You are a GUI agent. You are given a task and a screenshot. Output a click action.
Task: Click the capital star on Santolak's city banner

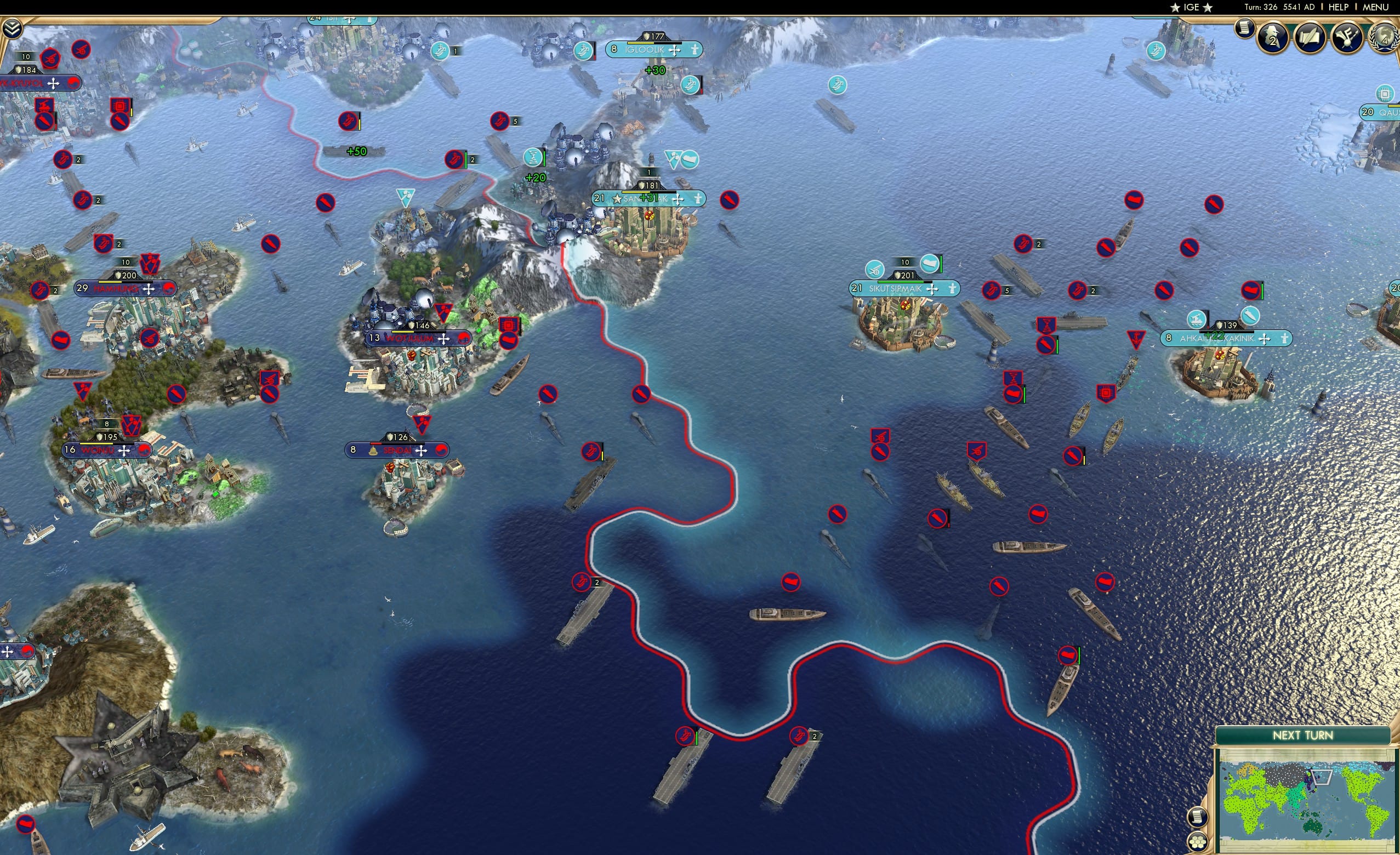(617, 200)
